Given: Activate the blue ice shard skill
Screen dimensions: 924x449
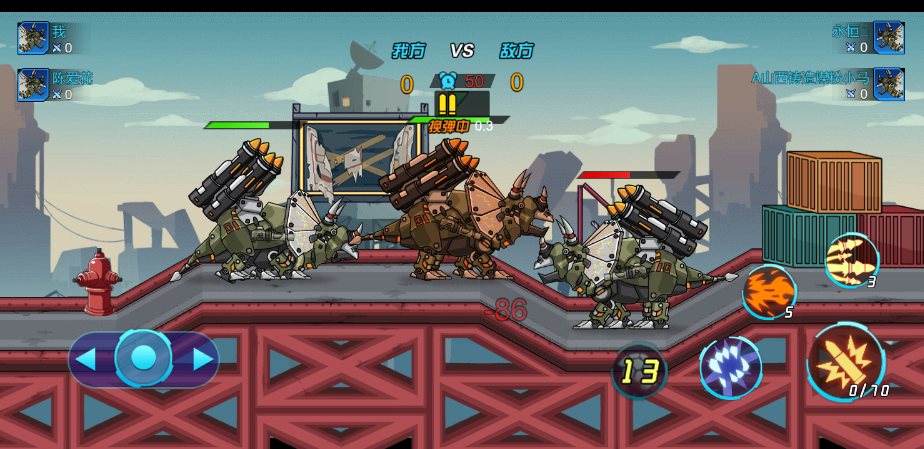Looking at the screenshot, I should (x=731, y=367).
